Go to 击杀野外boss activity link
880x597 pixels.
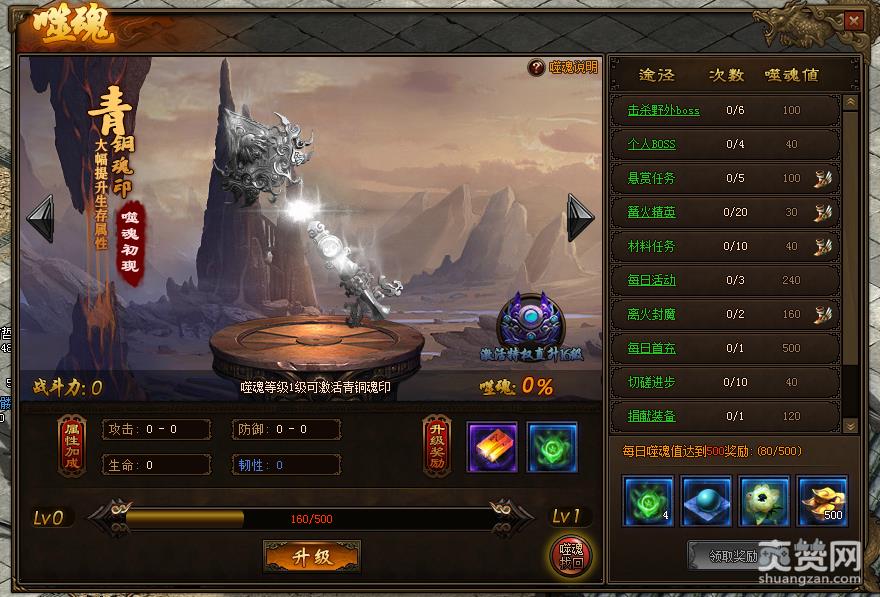pos(663,110)
